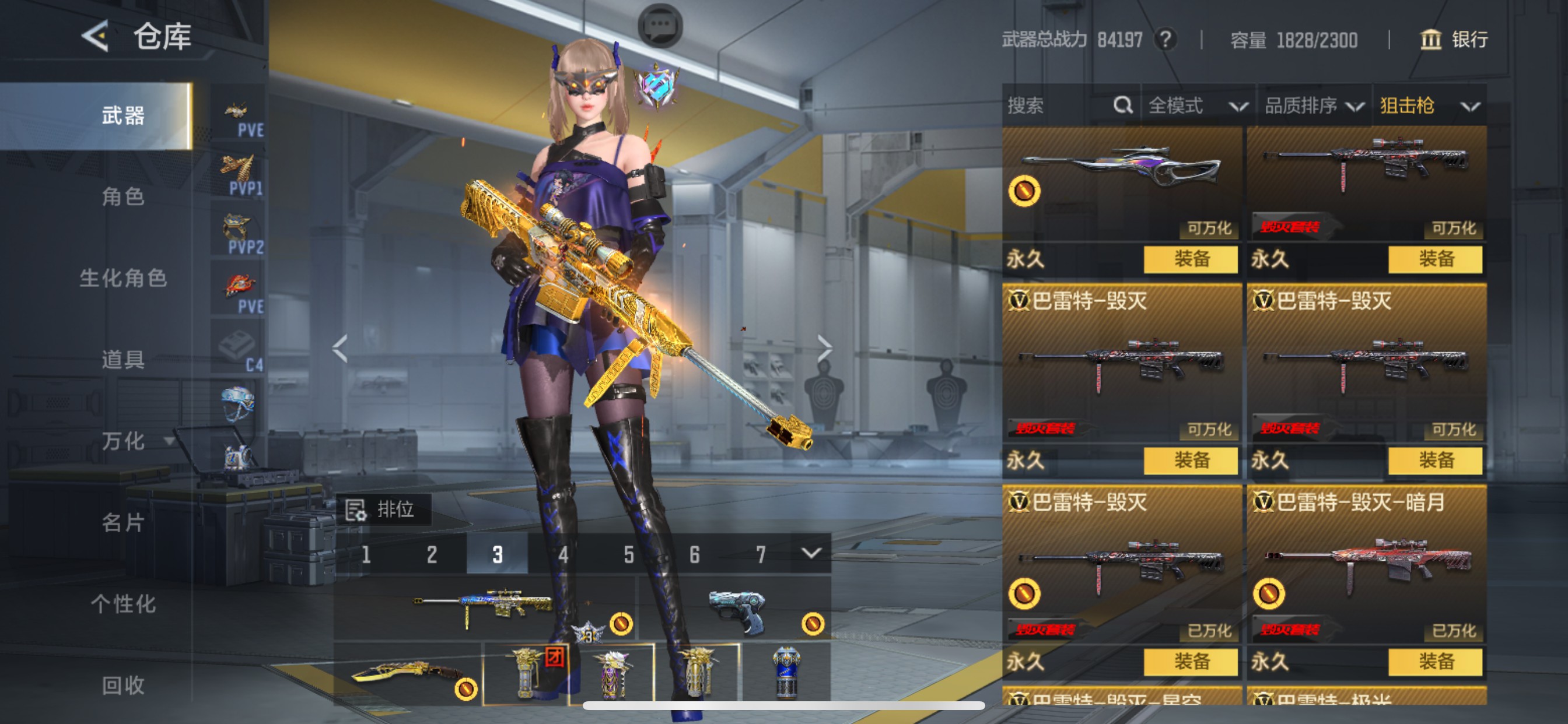The height and width of the screenshot is (724, 1568).
Task: Open the 道具 category
Action: click(x=123, y=360)
